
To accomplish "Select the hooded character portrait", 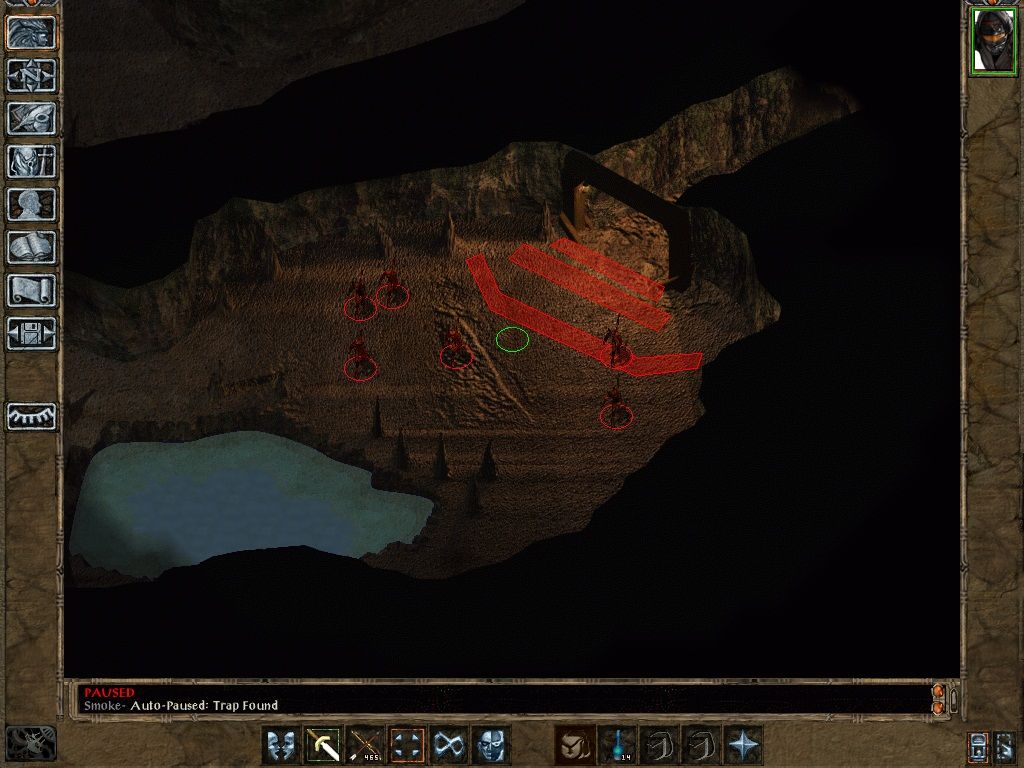I will point(993,42).
